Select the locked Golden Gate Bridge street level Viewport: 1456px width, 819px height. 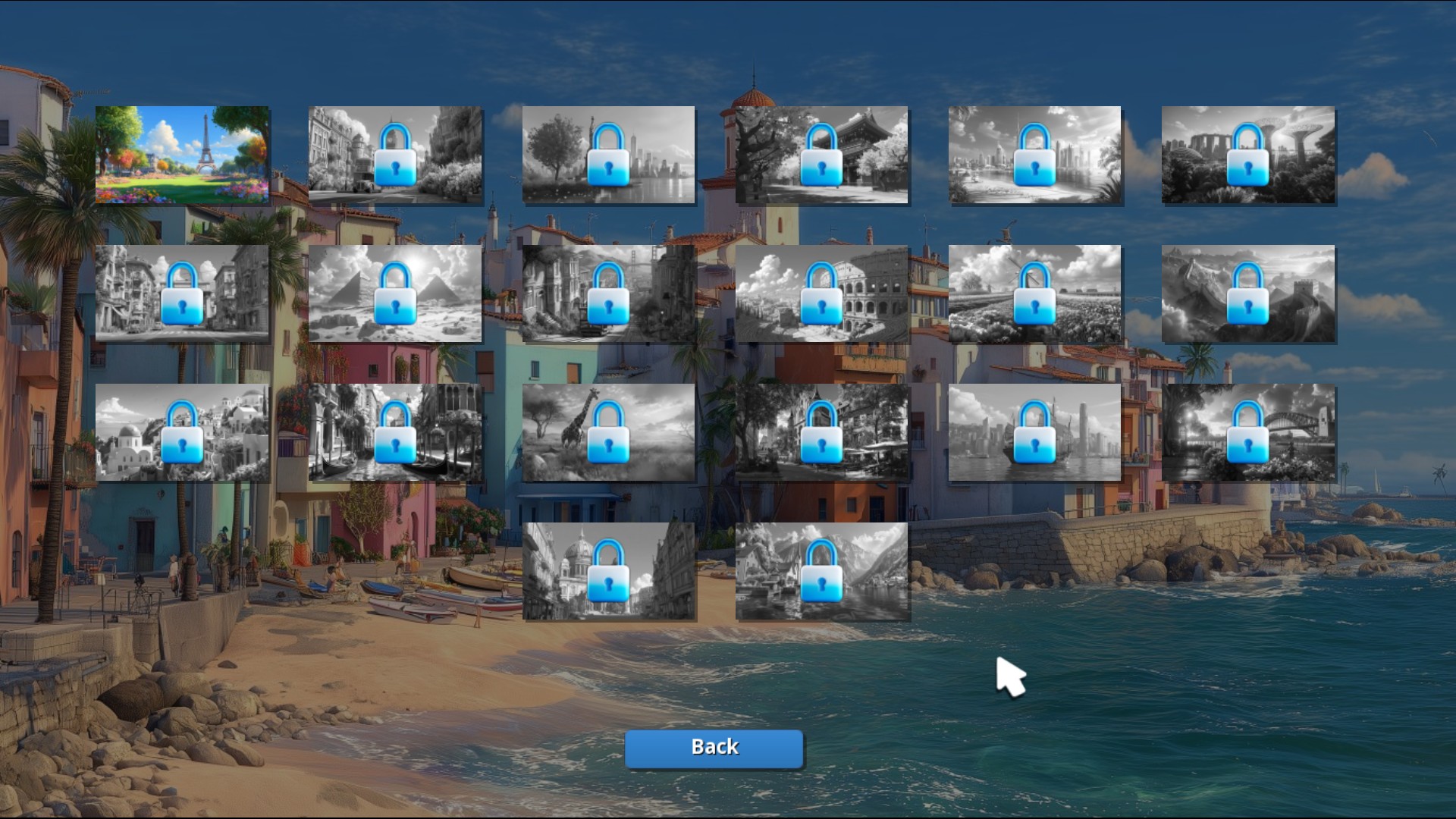click(608, 293)
